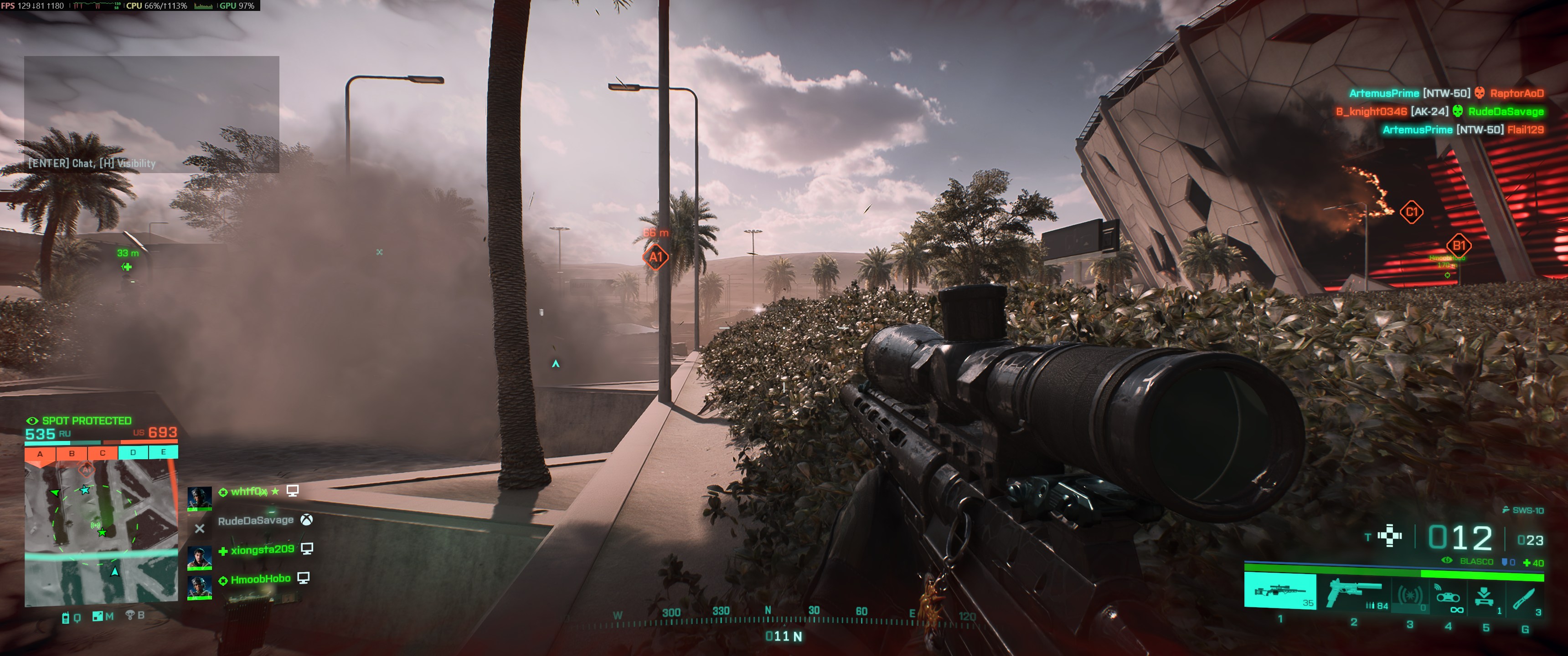The width and height of the screenshot is (1568, 656).
Task: Click the fire mode selector icon
Action: click(x=1390, y=536)
